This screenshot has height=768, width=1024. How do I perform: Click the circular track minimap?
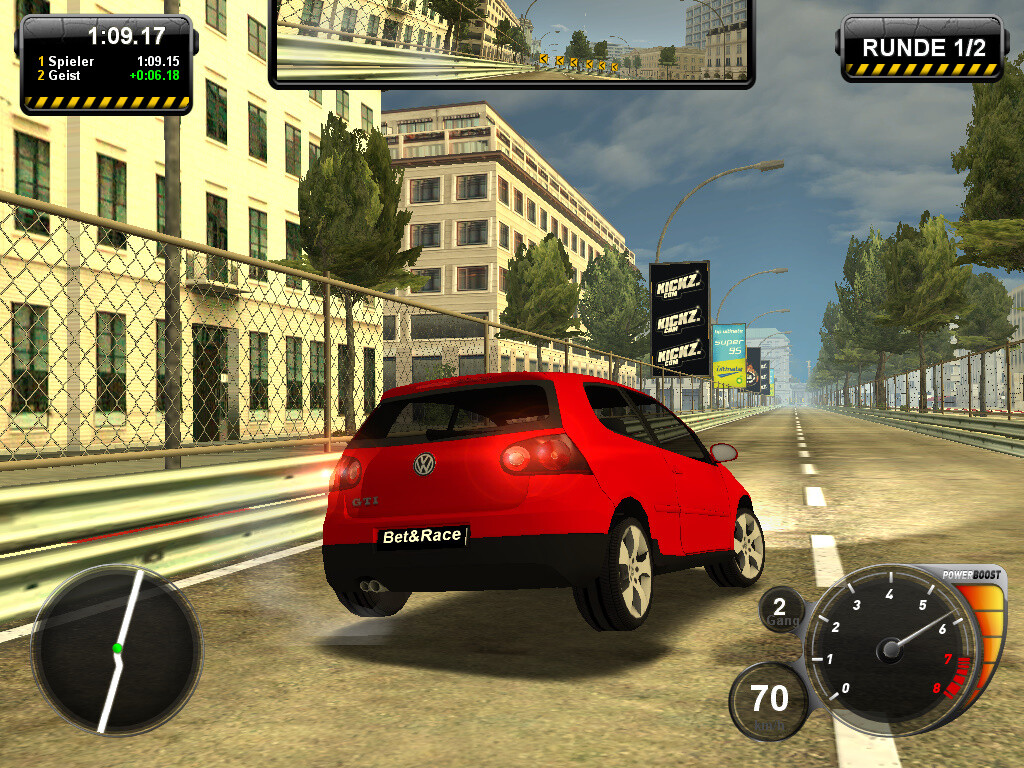[x=116, y=648]
